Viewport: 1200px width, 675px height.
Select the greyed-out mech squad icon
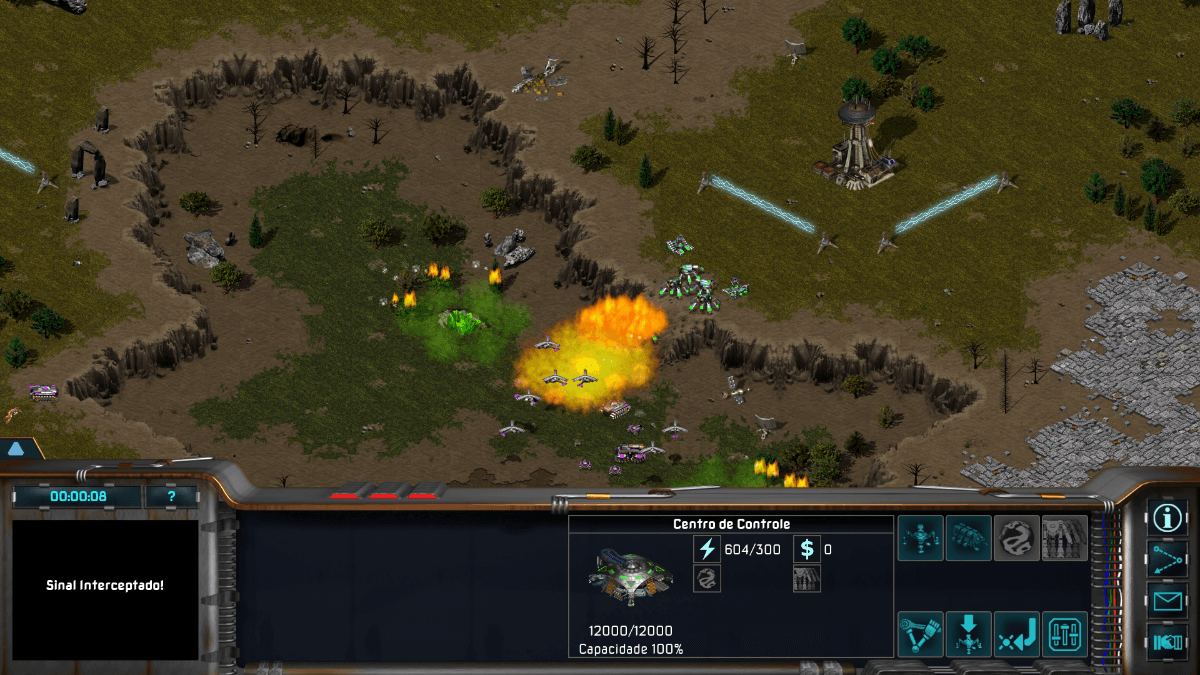1065,538
